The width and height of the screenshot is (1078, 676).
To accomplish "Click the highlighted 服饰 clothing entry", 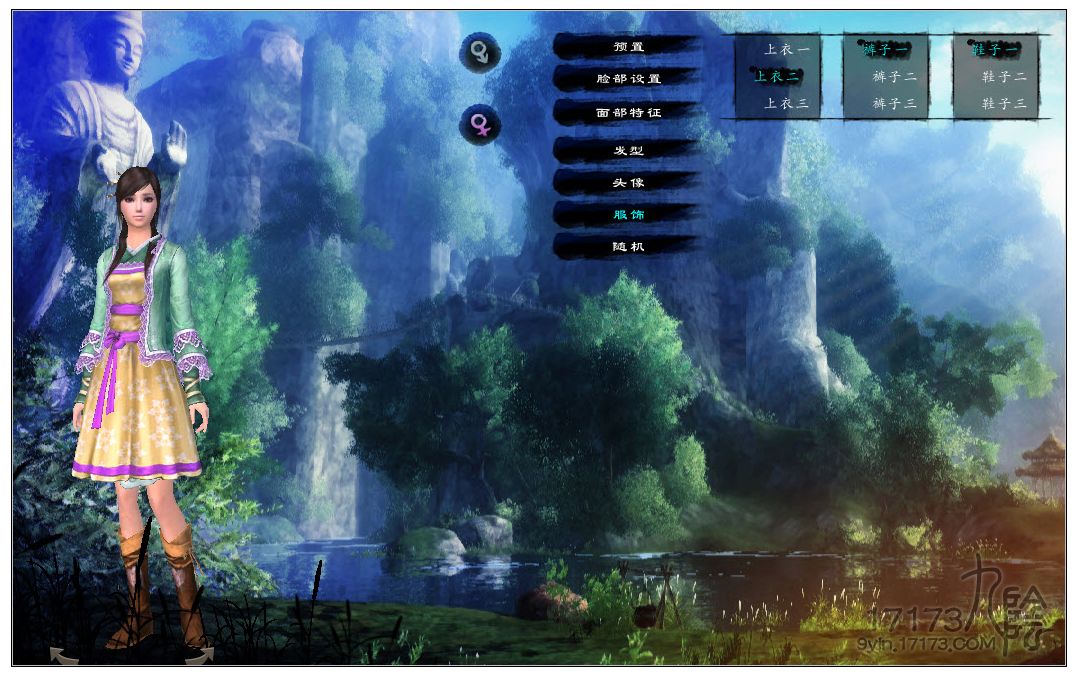I will click(x=628, y=214).
